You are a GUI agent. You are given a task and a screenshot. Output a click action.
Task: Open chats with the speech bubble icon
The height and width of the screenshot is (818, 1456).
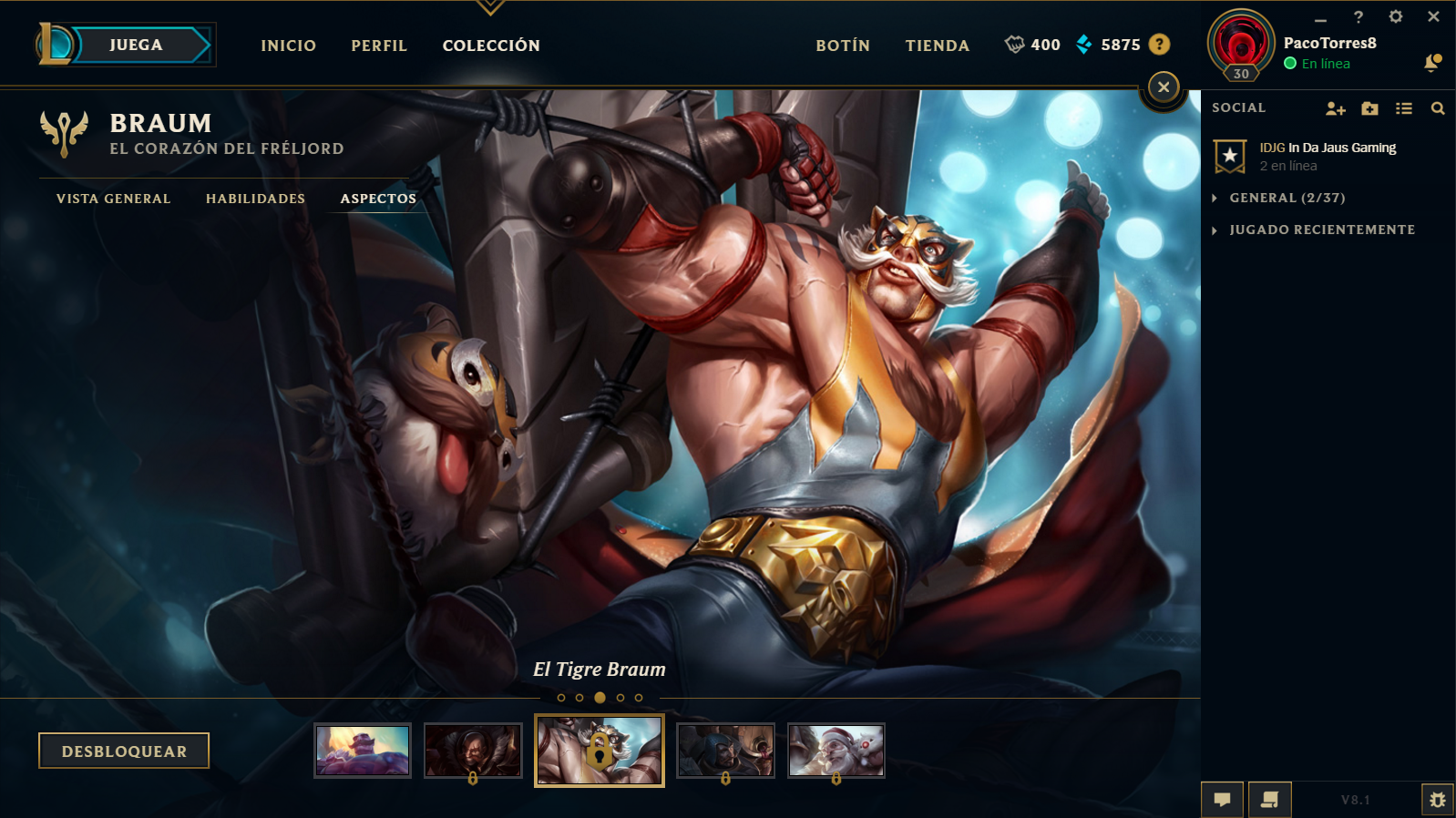(1224, 799)
